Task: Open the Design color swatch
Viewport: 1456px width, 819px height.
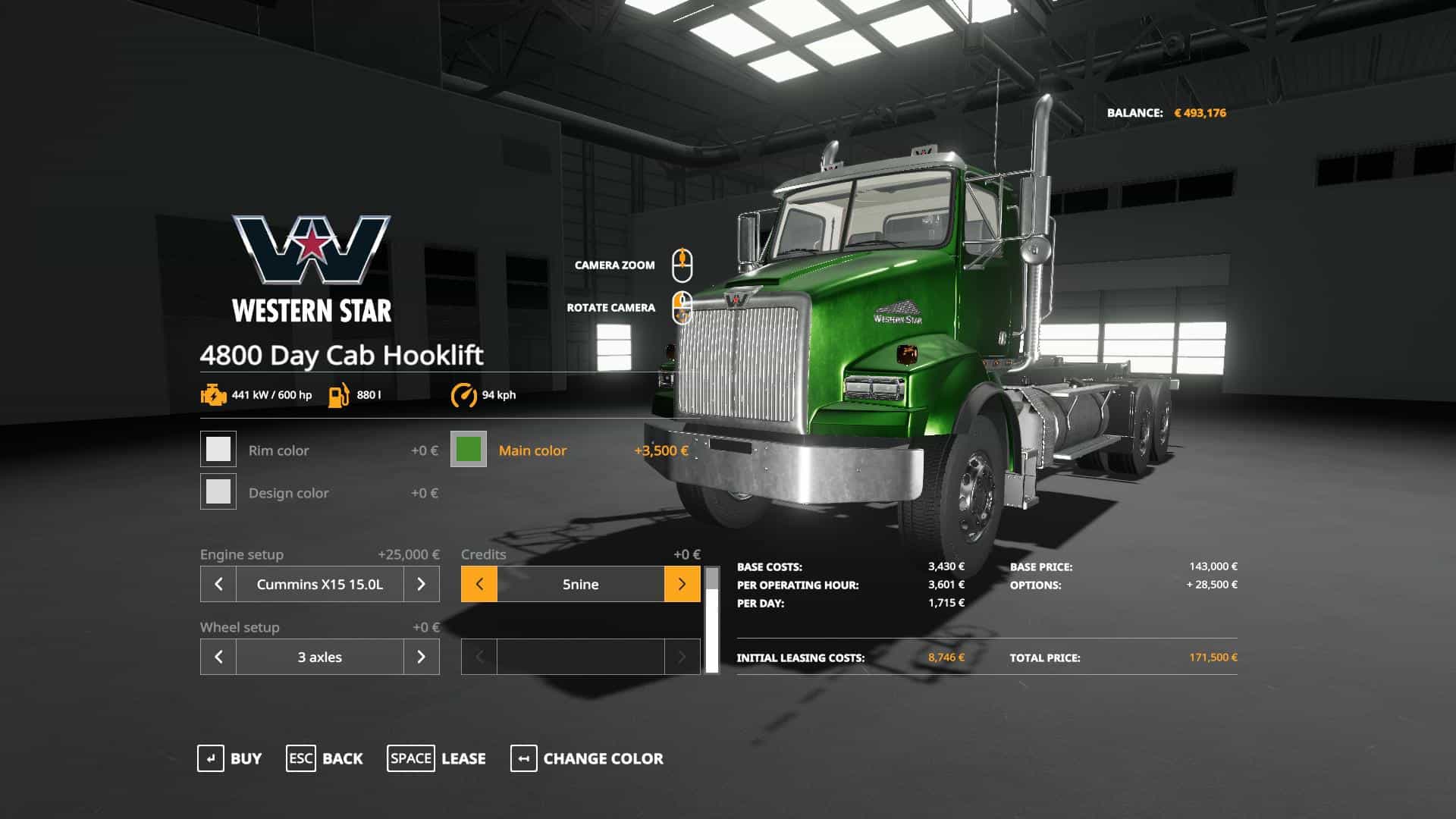Action: click(218, 492)
